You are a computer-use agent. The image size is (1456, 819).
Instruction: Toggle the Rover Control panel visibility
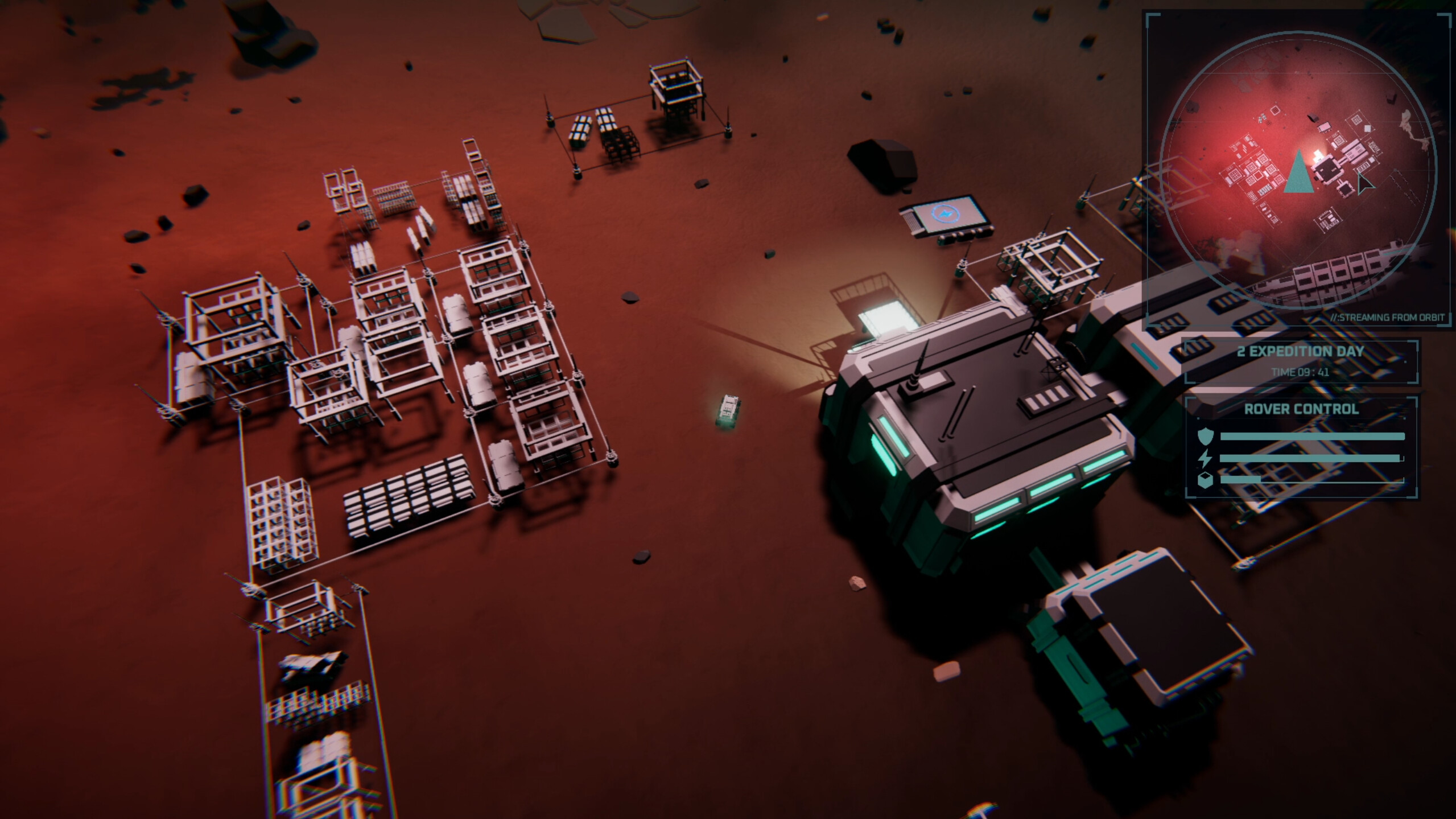pos(1302,409)
